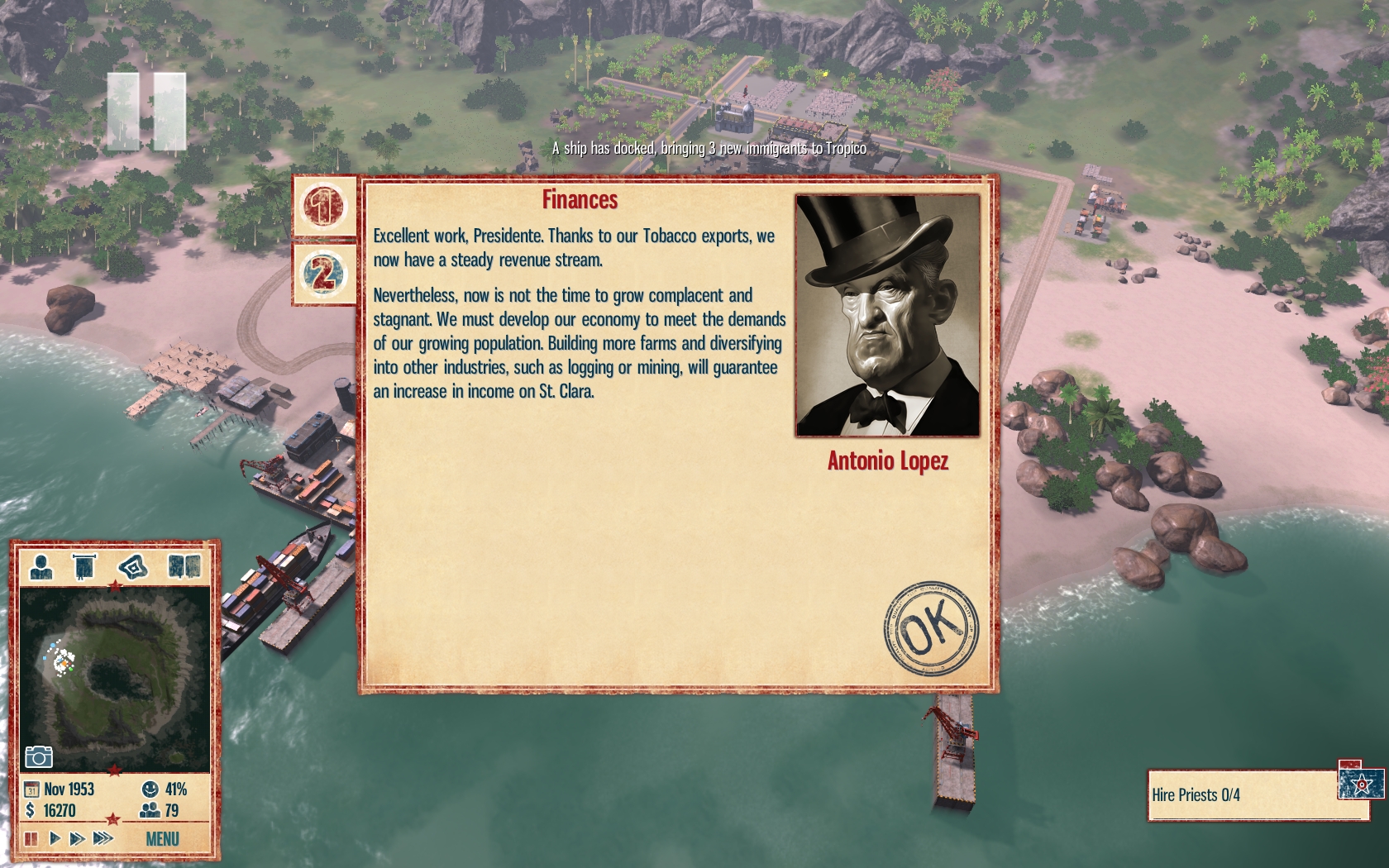
Task: Set game speed to double arrow fast
Action: [77, 839]
